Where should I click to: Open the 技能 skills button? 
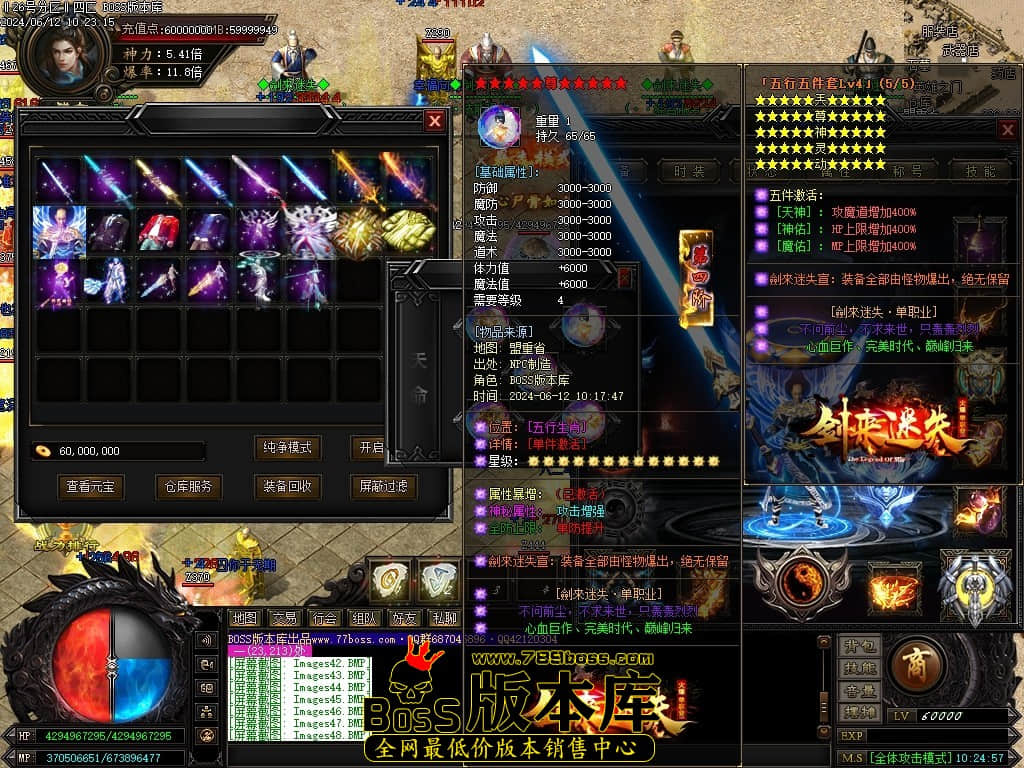point(859,668)
